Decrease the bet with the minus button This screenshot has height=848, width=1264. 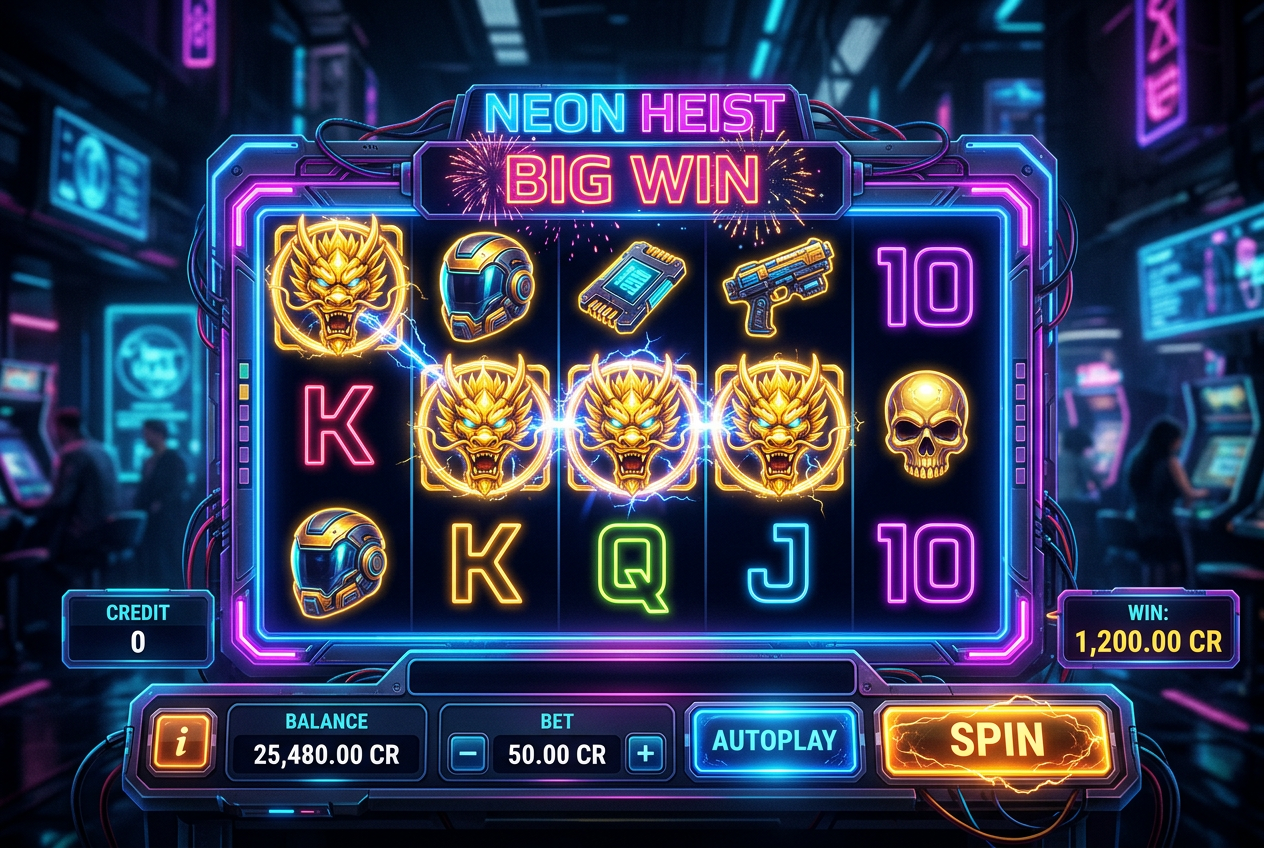click(468, 753)
